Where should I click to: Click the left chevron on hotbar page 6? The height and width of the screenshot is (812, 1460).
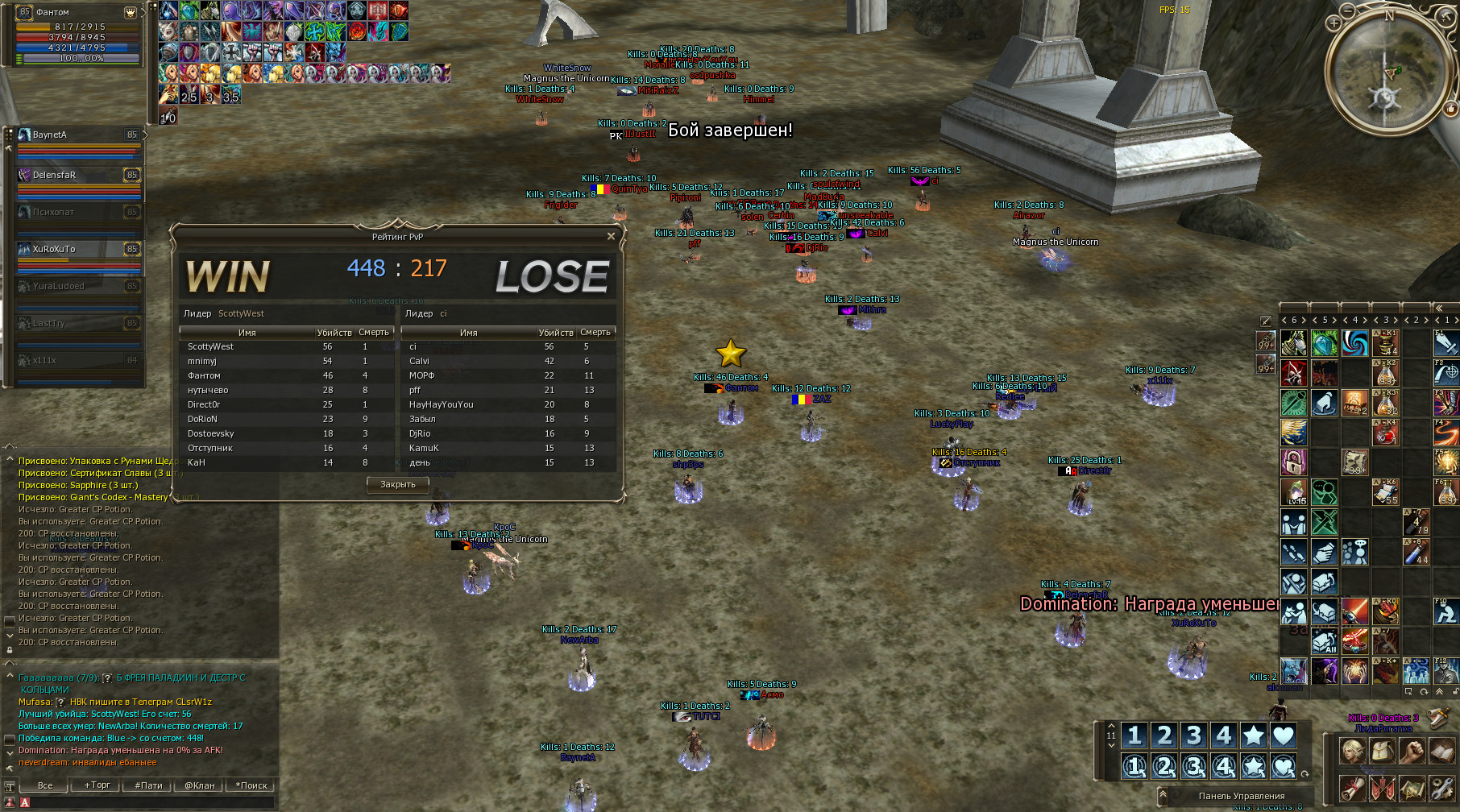tap(1286, 320)
